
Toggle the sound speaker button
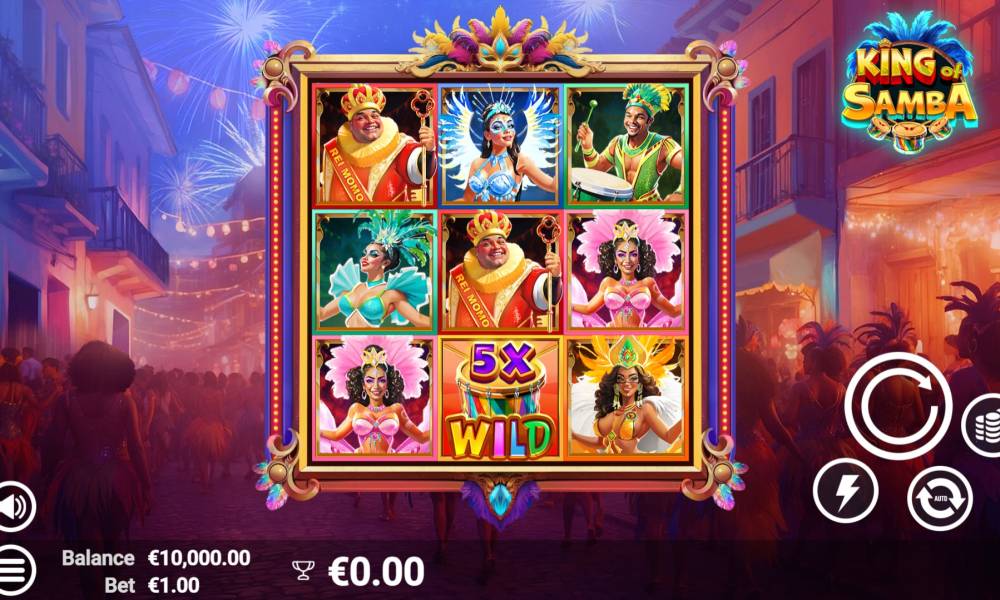pos(14,506)
